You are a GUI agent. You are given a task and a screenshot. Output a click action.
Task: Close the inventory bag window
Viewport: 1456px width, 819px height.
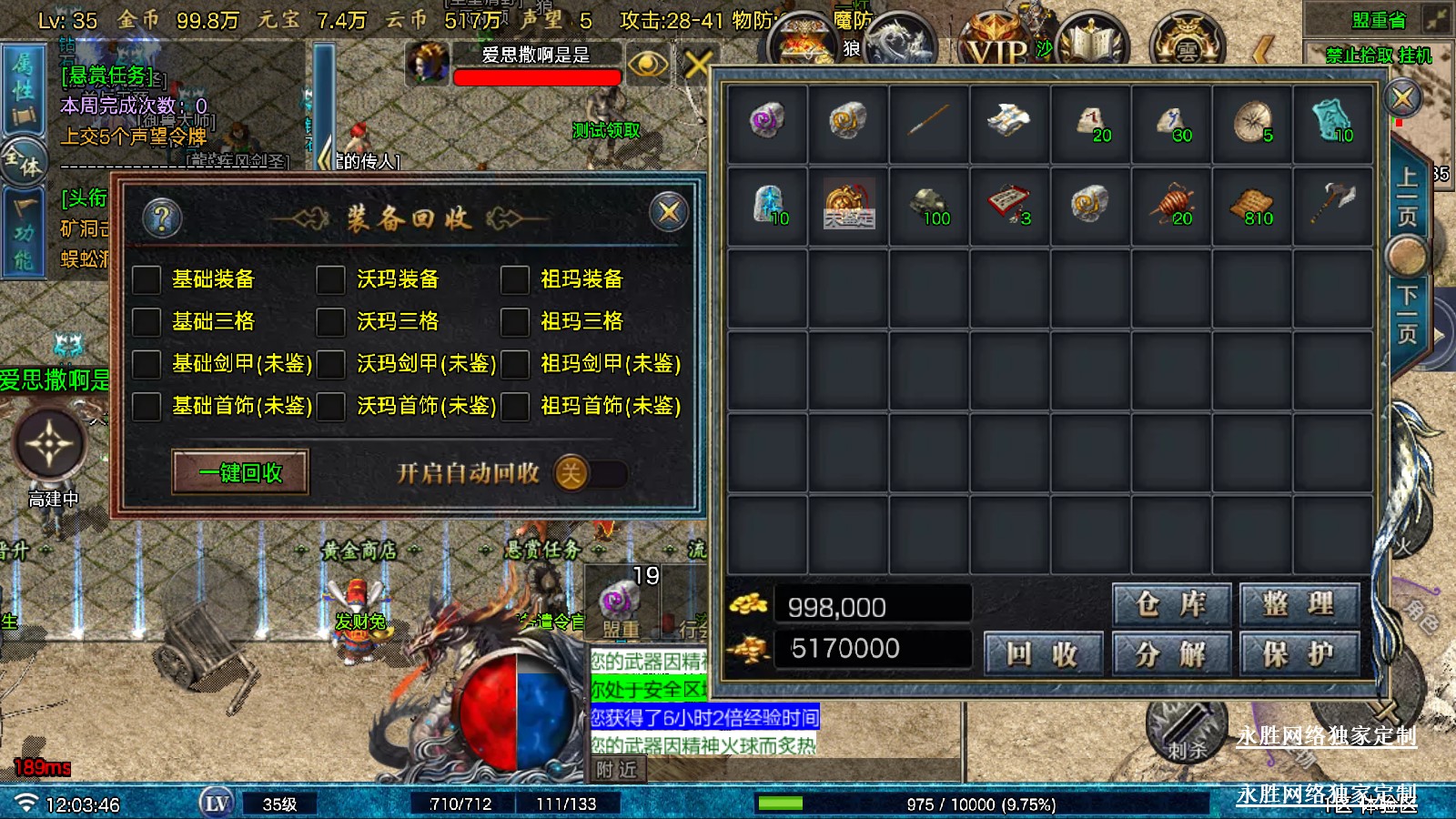point(1402,97)
